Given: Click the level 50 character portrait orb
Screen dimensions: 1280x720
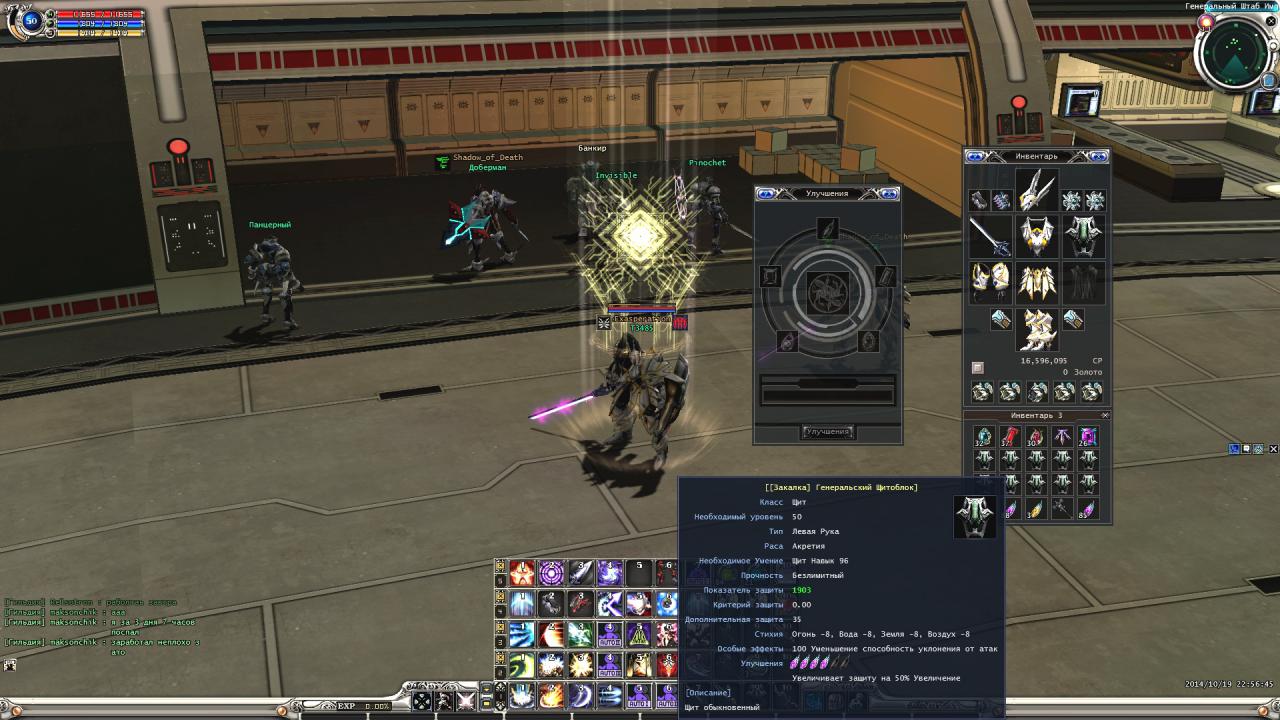Looking at the screenshot, I should [31, 21].
